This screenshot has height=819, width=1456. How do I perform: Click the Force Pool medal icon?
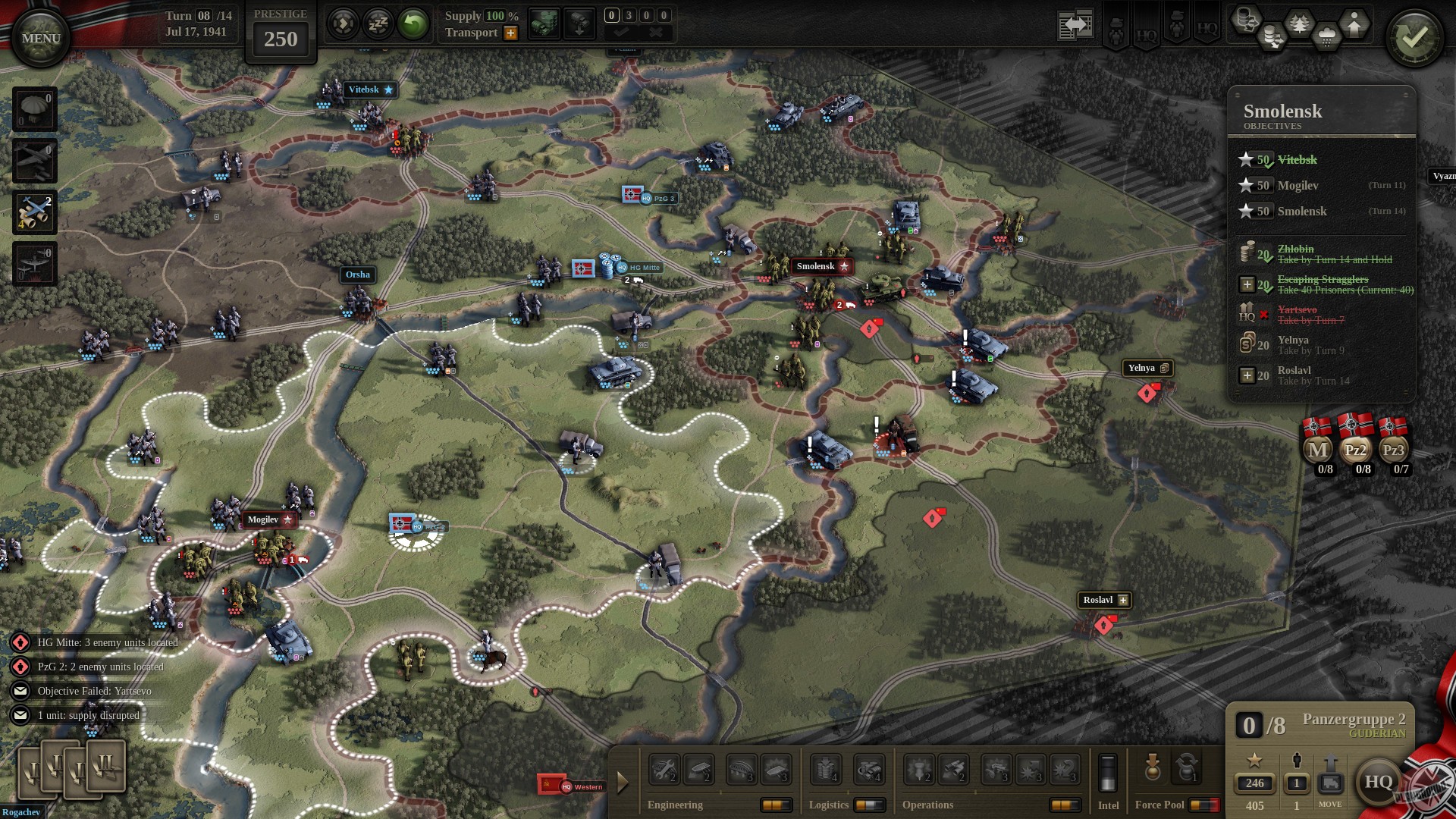point(1152,767)
